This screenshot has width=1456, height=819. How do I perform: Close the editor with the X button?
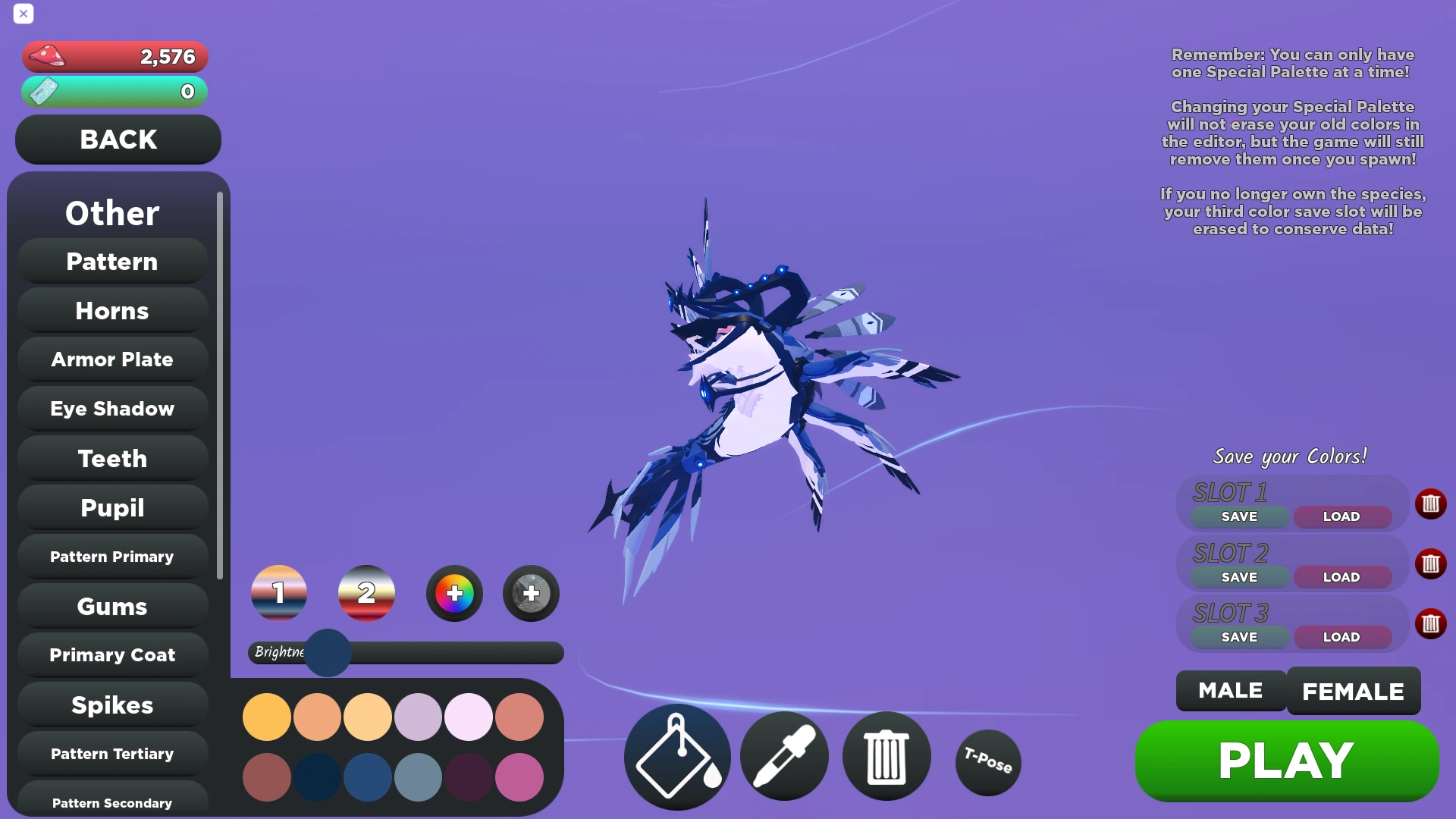24,14
